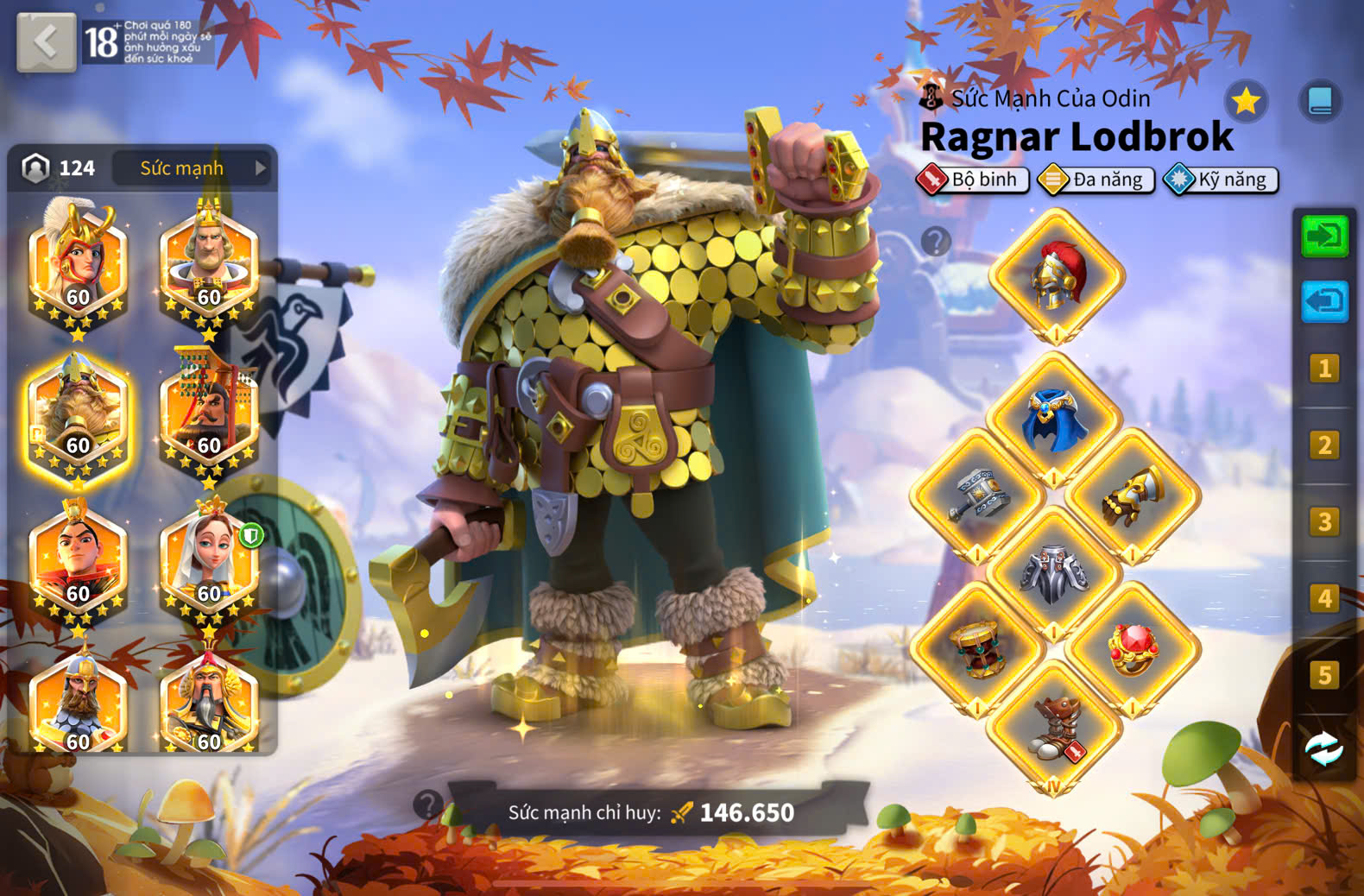Open the blue book icon
This screenshot has width=1364, height=896.
coord(1320,102)
